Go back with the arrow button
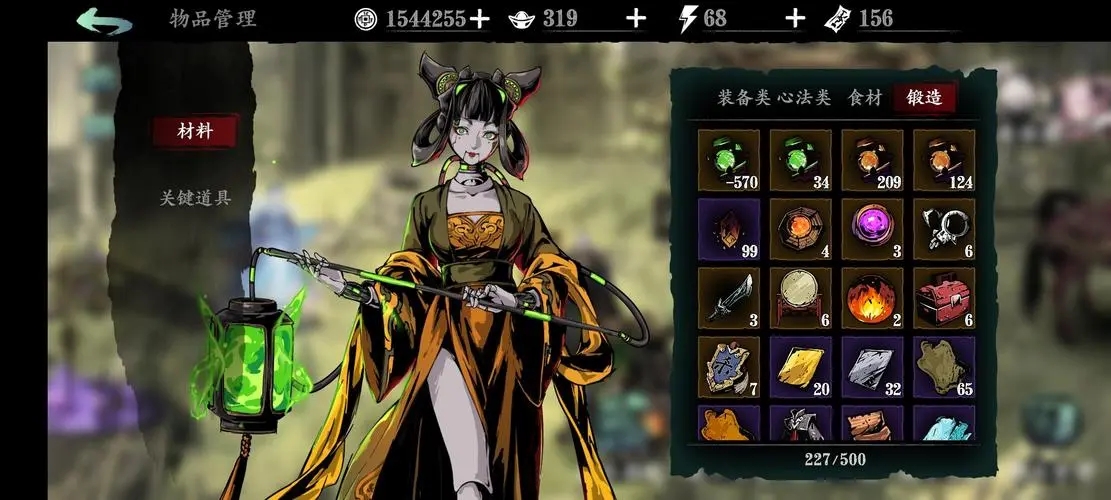This screenshot has height=500, width=1111. click(x=104, y=19)
